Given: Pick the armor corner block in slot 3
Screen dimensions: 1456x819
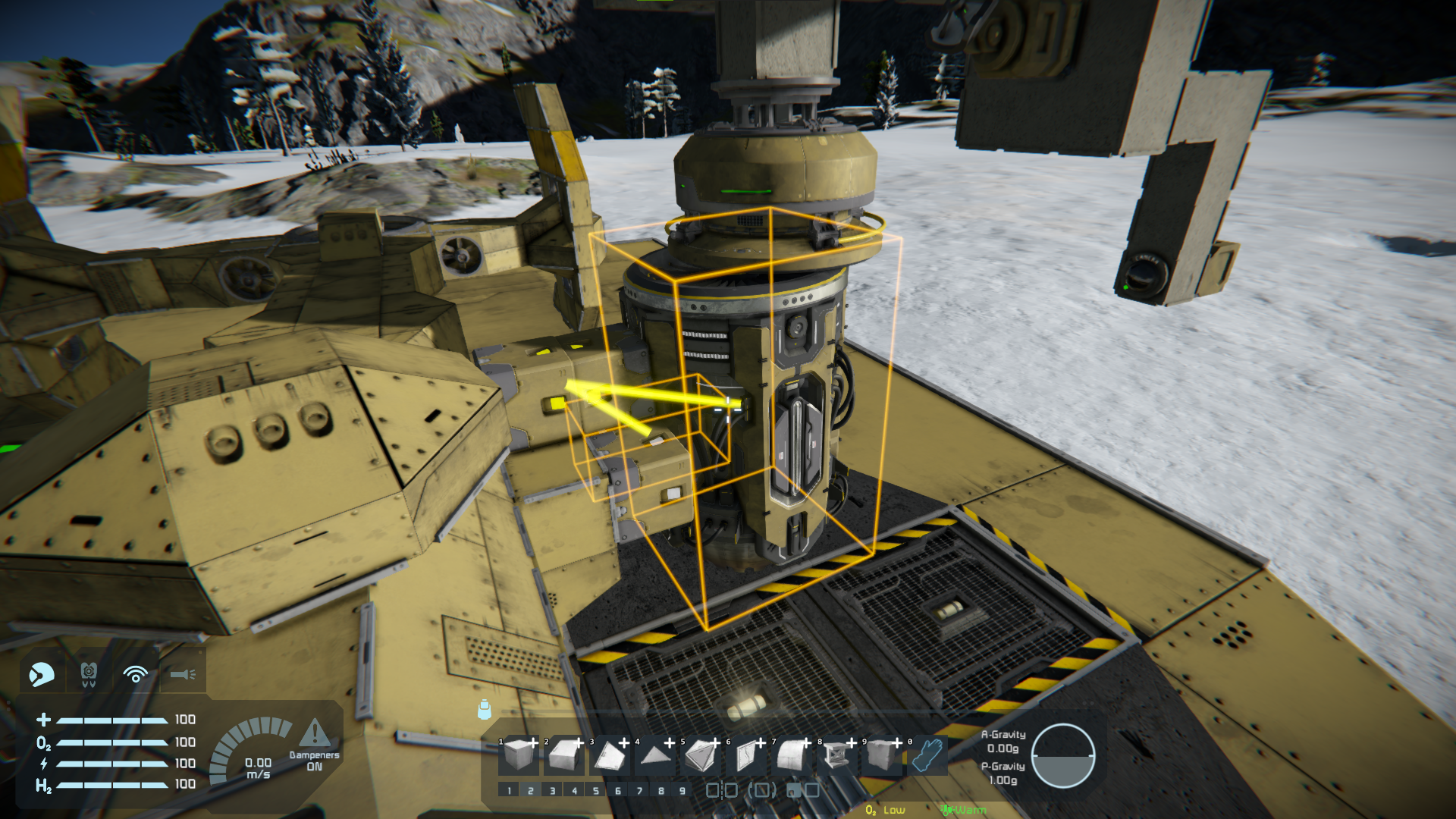Looking at the screenshot, I should (610, 755).
